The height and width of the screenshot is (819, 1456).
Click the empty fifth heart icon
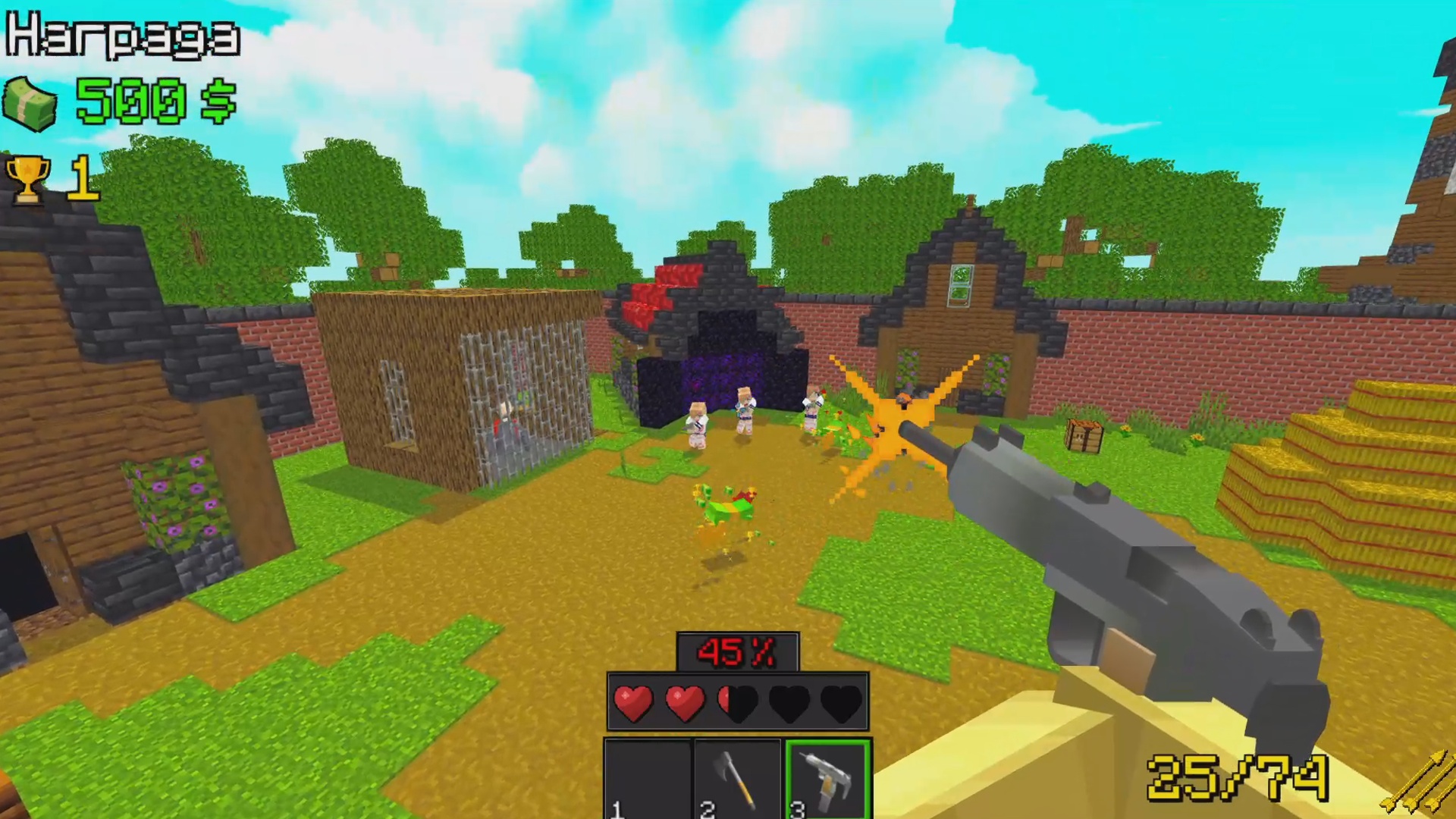[841, 701]
